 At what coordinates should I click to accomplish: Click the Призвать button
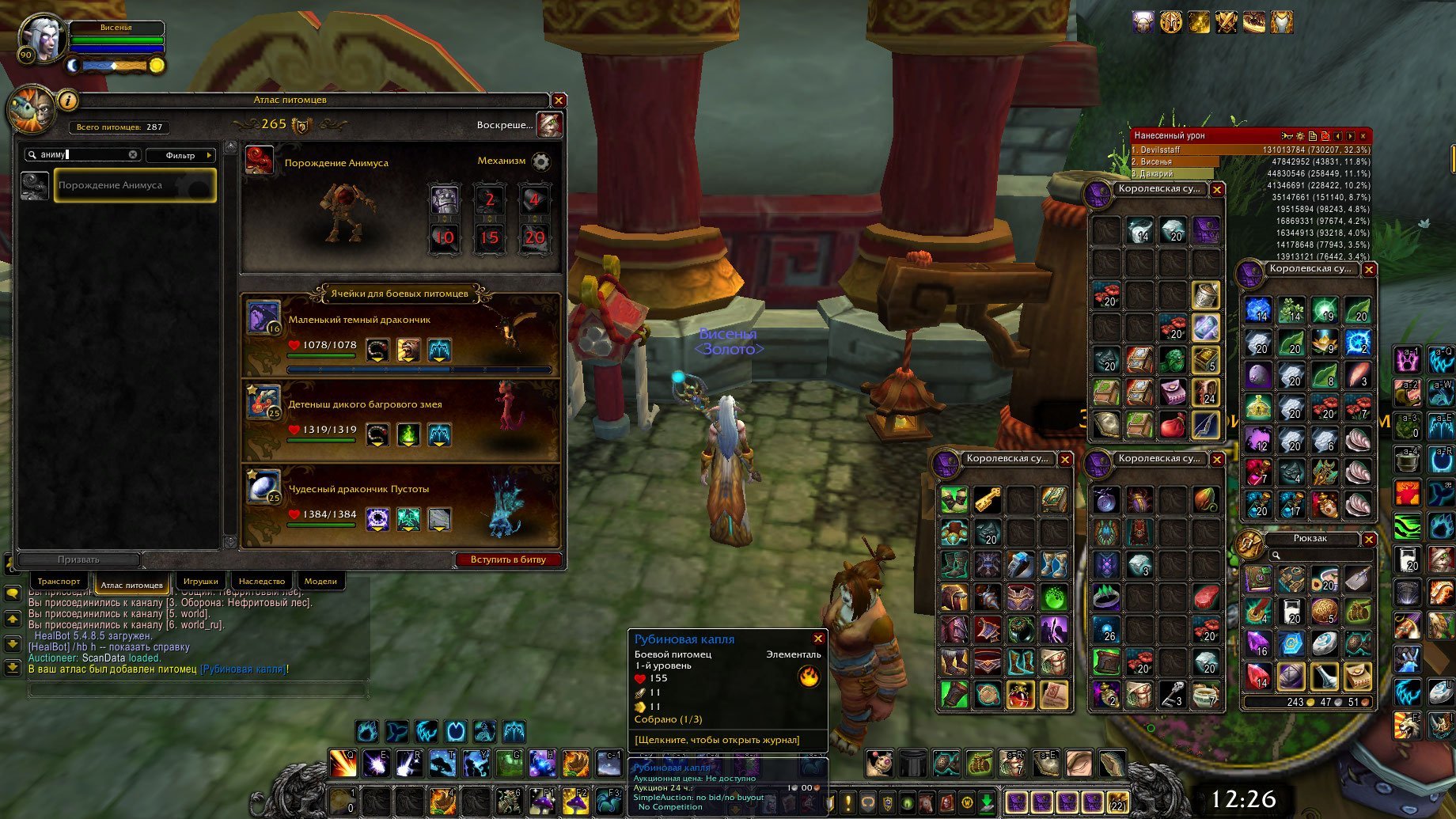[78, 559]
